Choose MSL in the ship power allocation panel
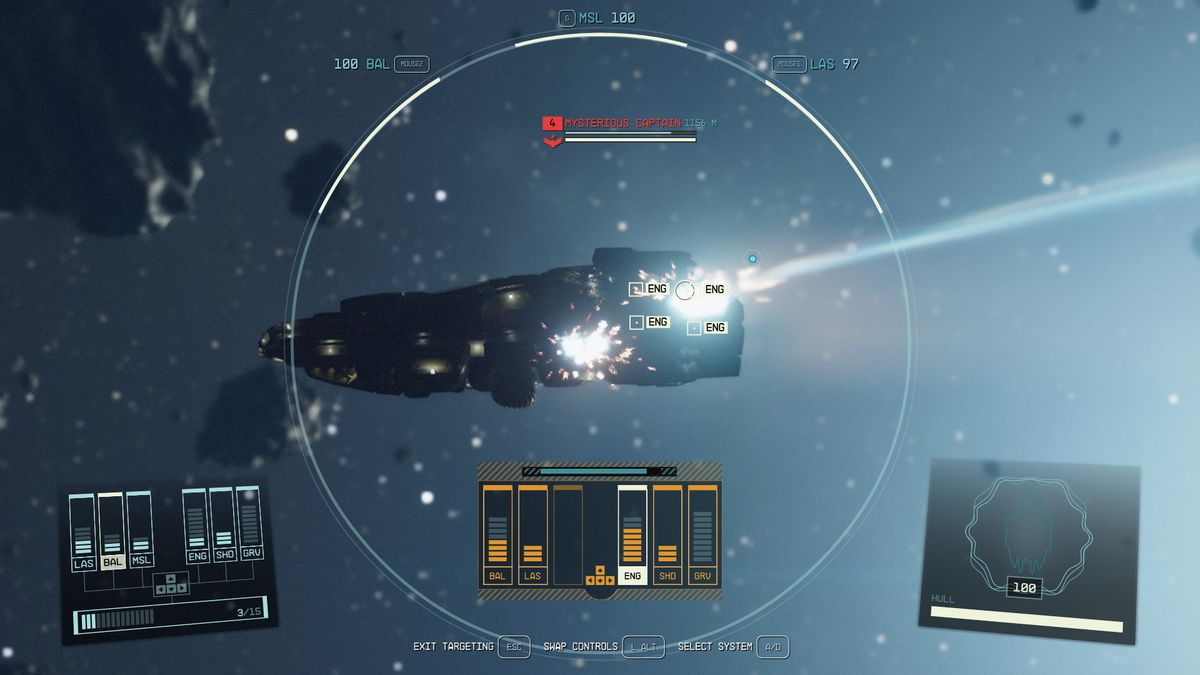1200x675 pixels. point(141,560)
